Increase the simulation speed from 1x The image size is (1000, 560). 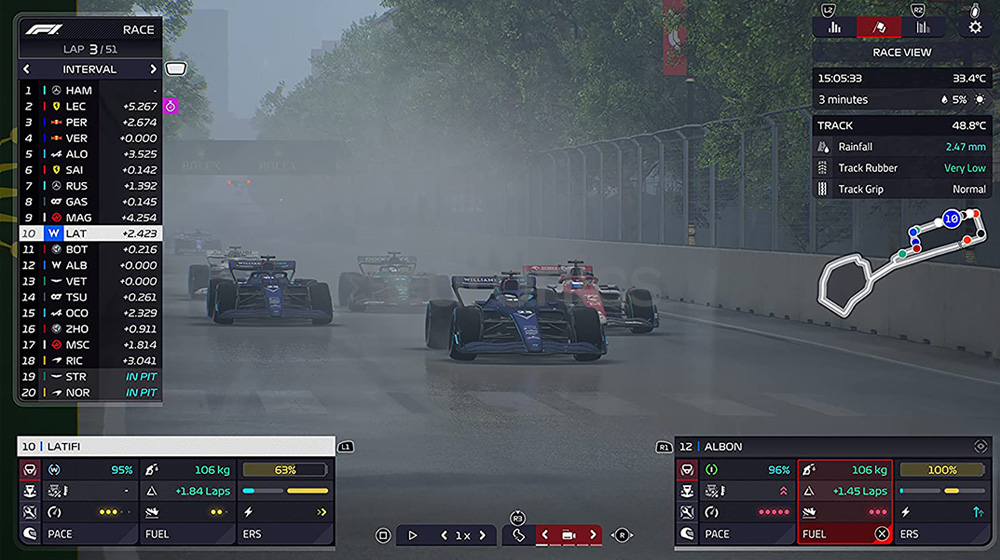pos(482,535)
